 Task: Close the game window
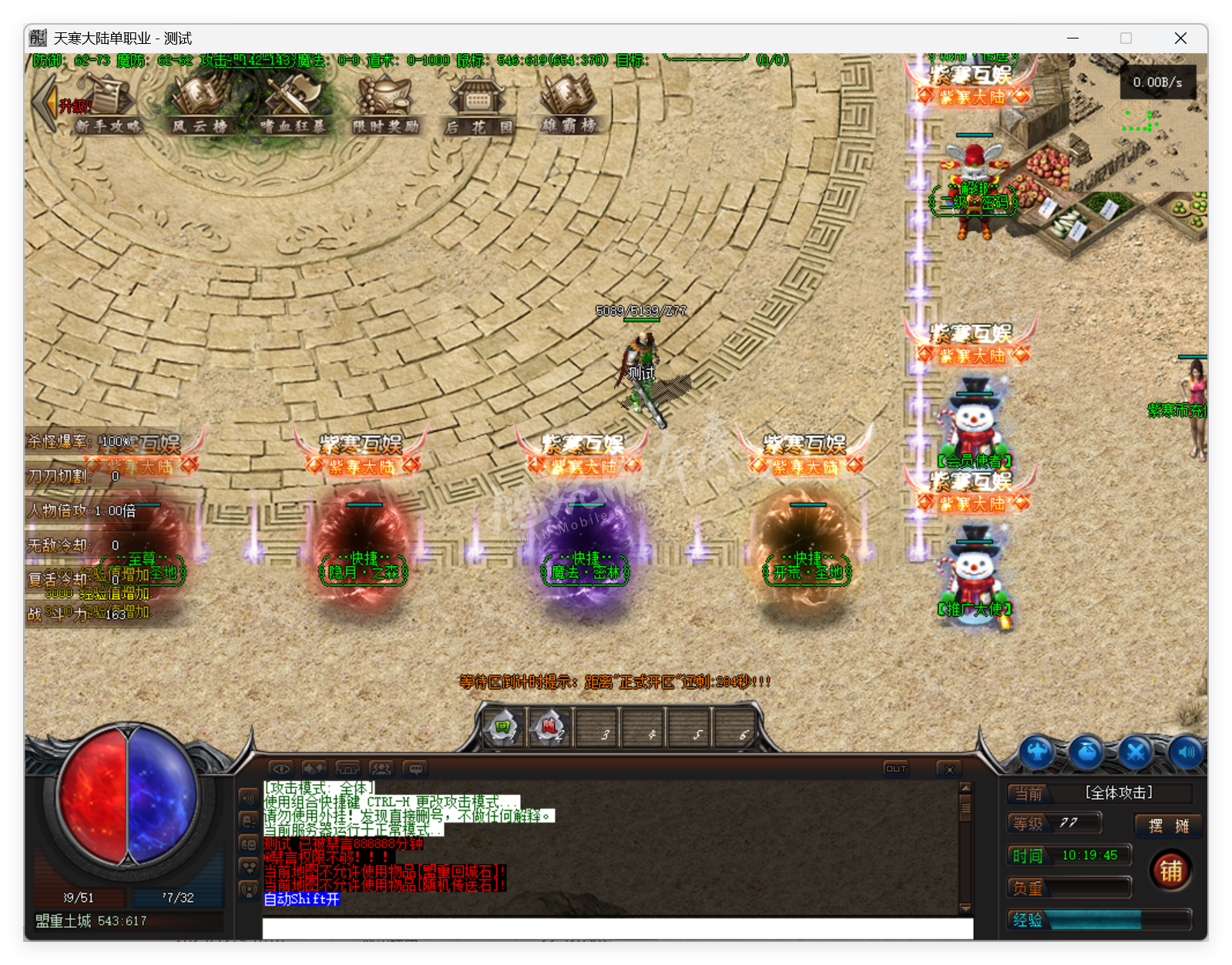point(1180,39)
